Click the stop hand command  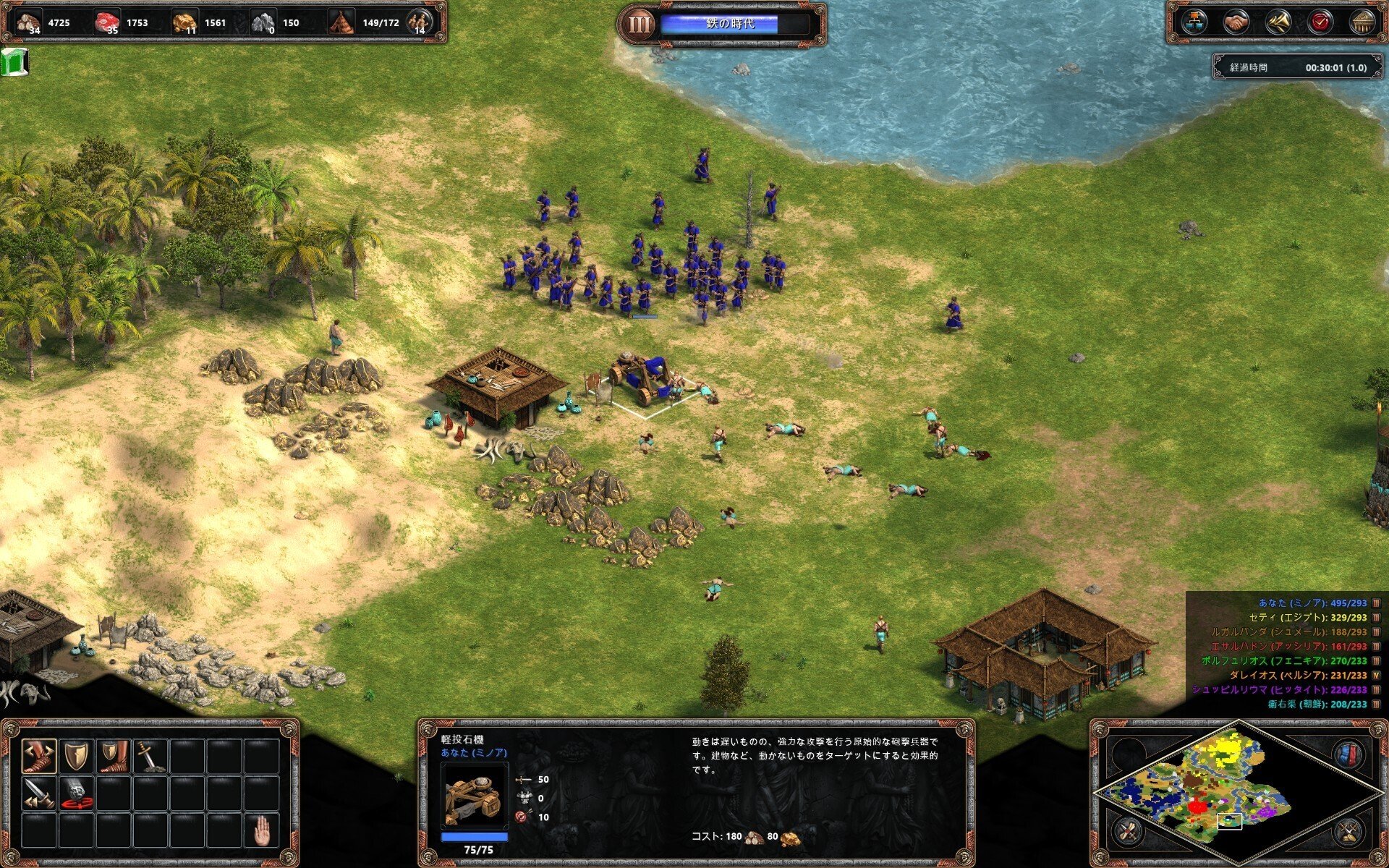[x=262, y=830]
